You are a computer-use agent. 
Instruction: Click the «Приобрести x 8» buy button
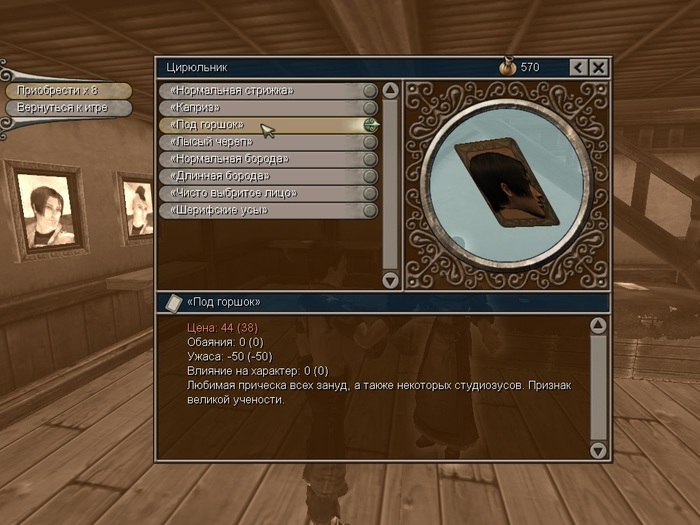66,91
